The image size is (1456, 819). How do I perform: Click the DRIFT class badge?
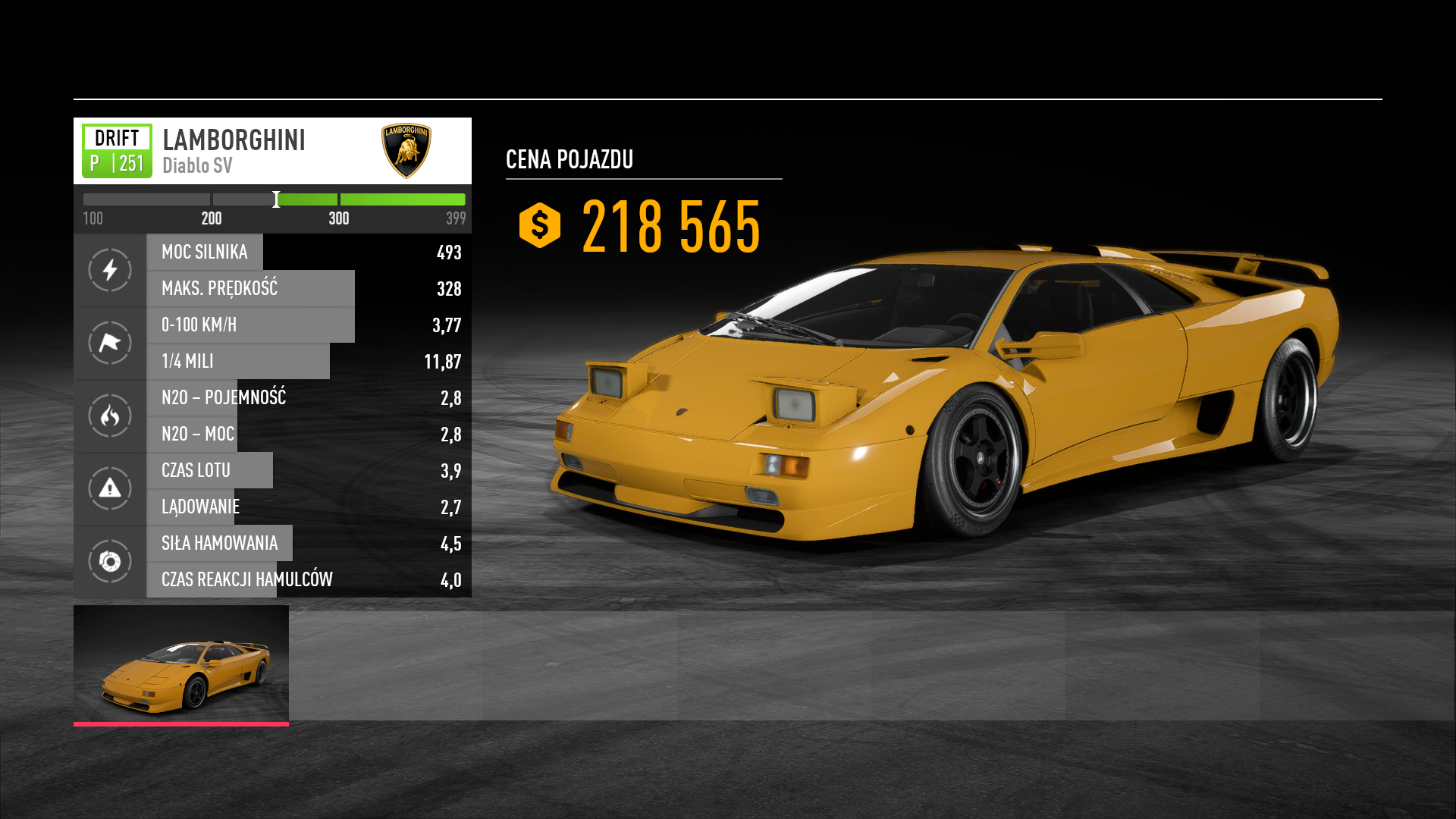click(x=117, y=151)
